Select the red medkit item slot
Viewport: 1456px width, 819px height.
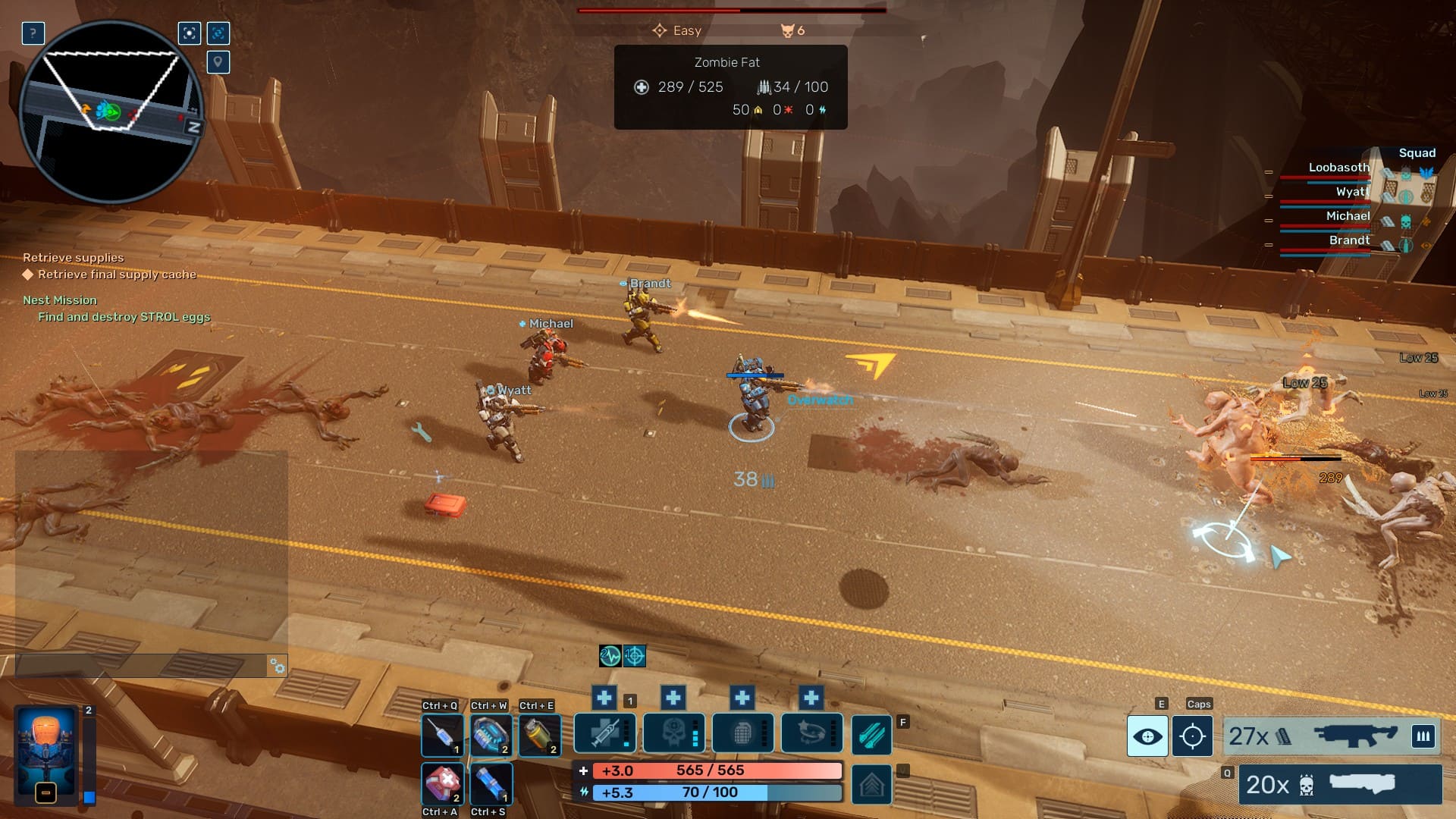coord(442,783)
